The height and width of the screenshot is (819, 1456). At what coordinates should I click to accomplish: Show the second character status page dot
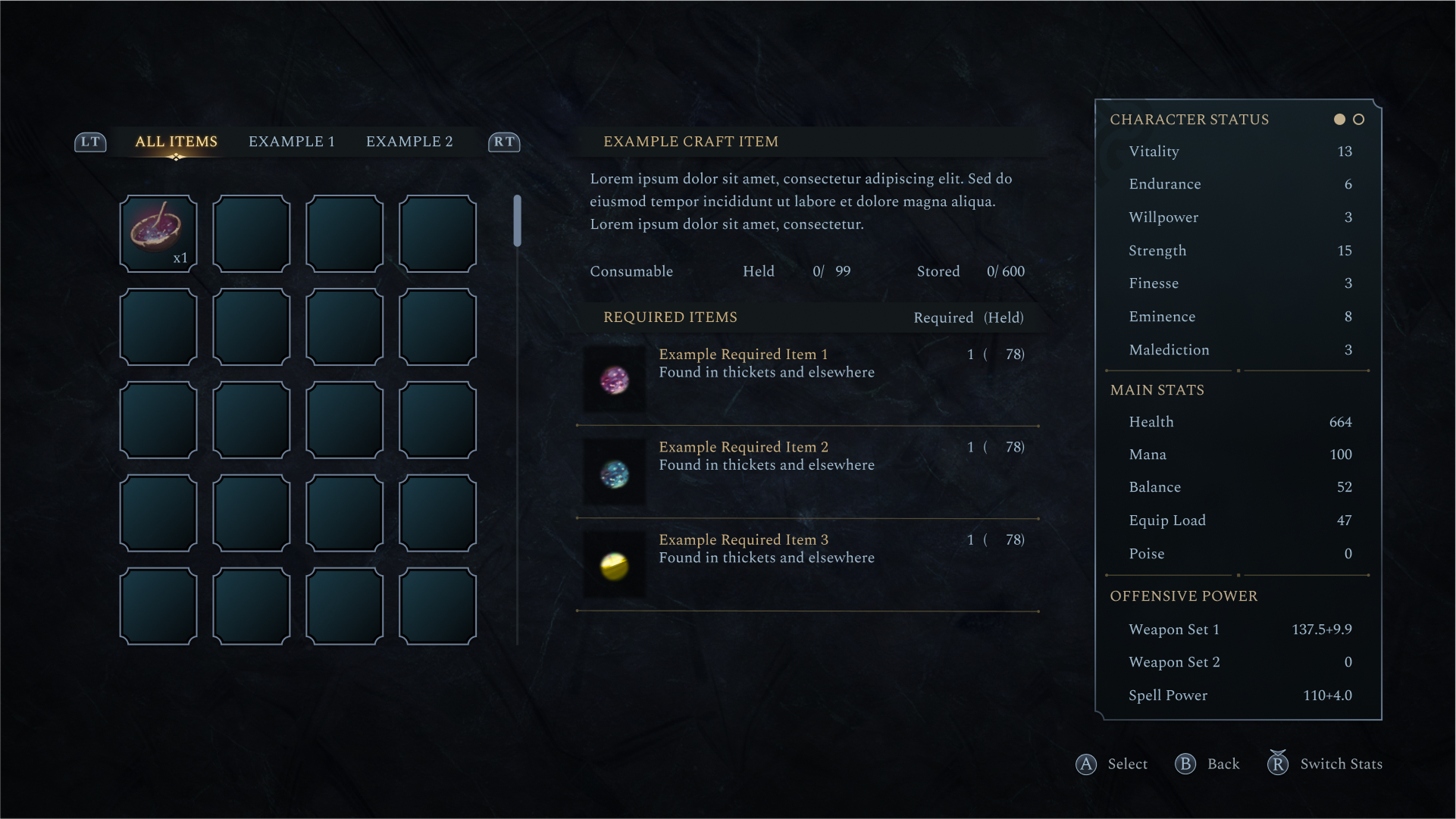click(1359, 120)
